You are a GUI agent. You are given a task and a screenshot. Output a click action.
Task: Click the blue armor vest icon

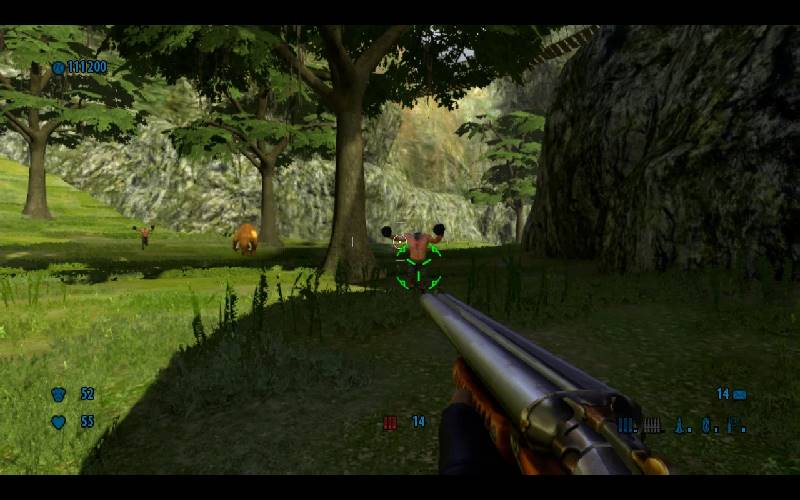pos(58,394)
